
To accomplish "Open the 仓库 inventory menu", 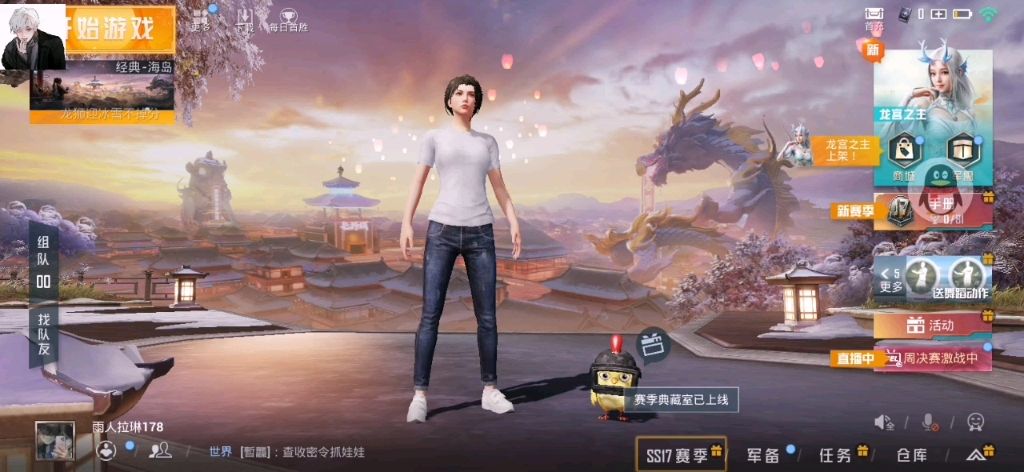I will (x=911, y=455).
